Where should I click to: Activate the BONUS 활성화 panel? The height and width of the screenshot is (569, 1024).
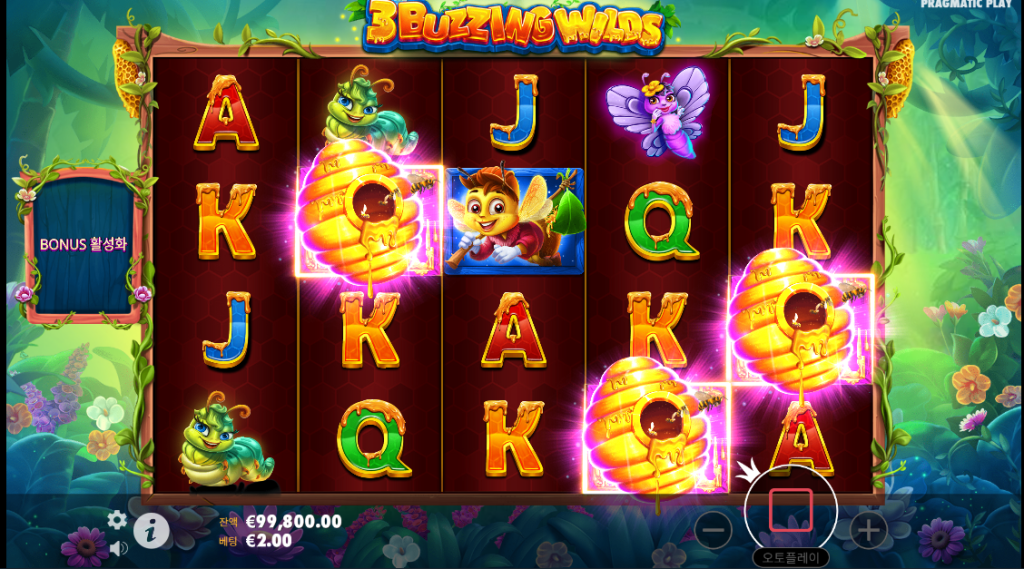(83, 245)
